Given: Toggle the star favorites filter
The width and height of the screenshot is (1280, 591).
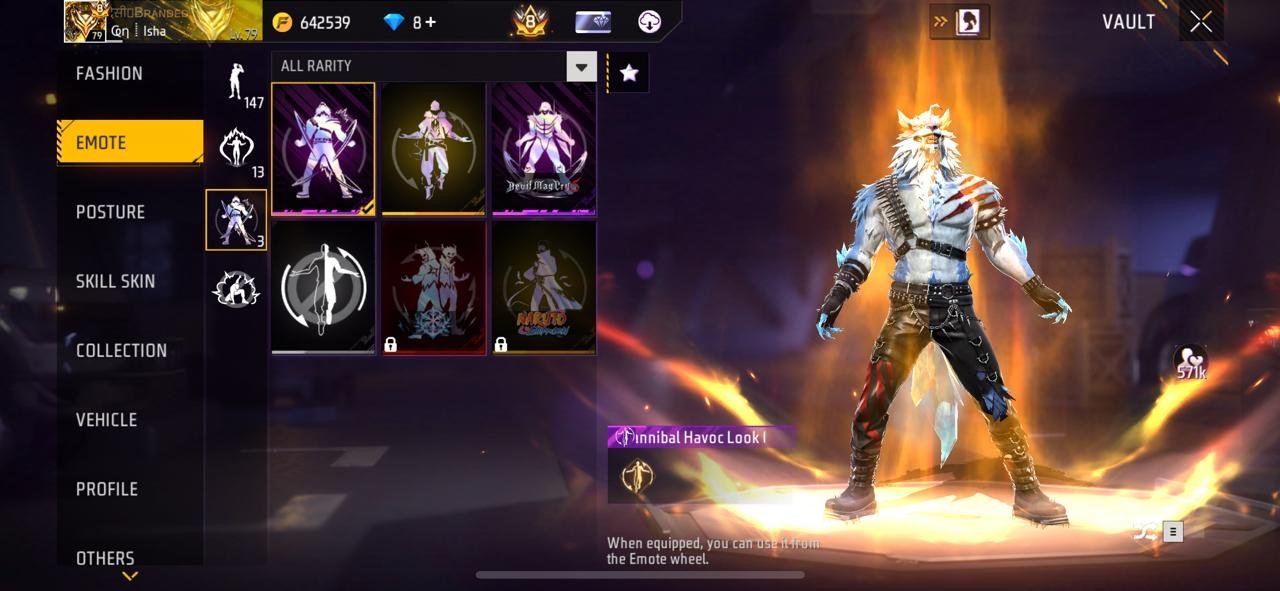Looking at the screenshot, I should [629, 72].
